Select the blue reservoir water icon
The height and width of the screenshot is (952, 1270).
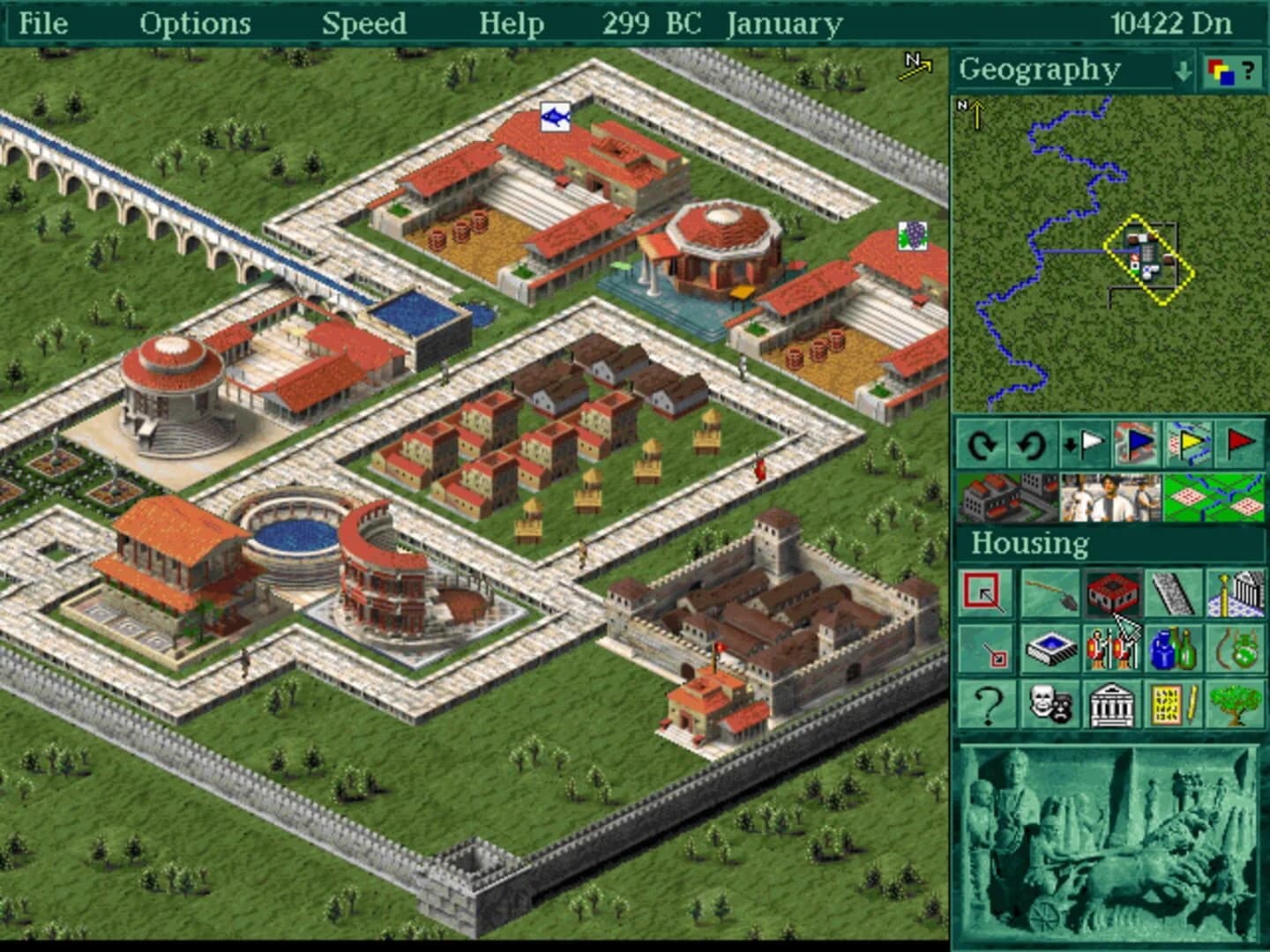1050,649
